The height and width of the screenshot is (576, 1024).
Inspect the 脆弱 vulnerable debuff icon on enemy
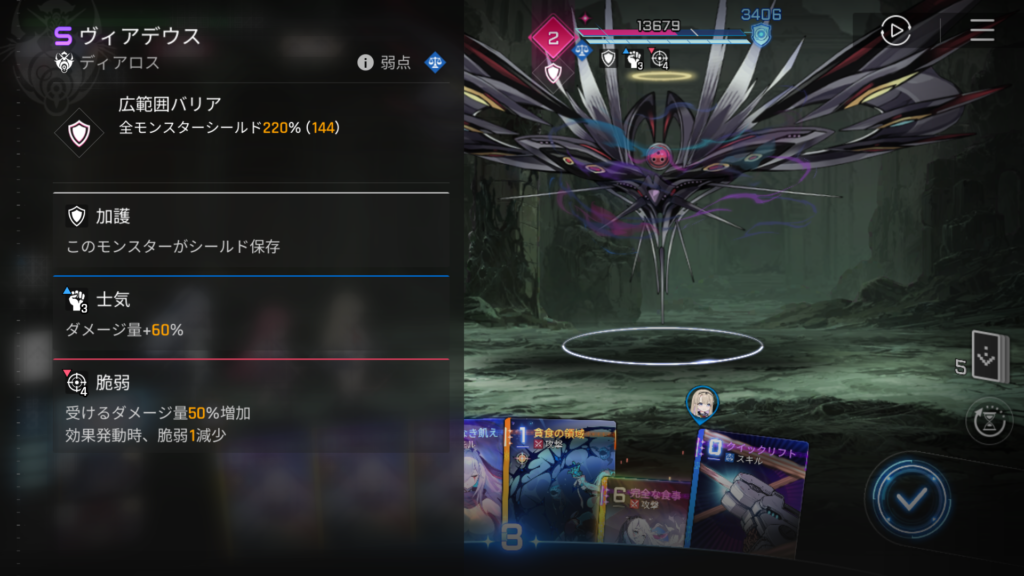tap(659, 60)
